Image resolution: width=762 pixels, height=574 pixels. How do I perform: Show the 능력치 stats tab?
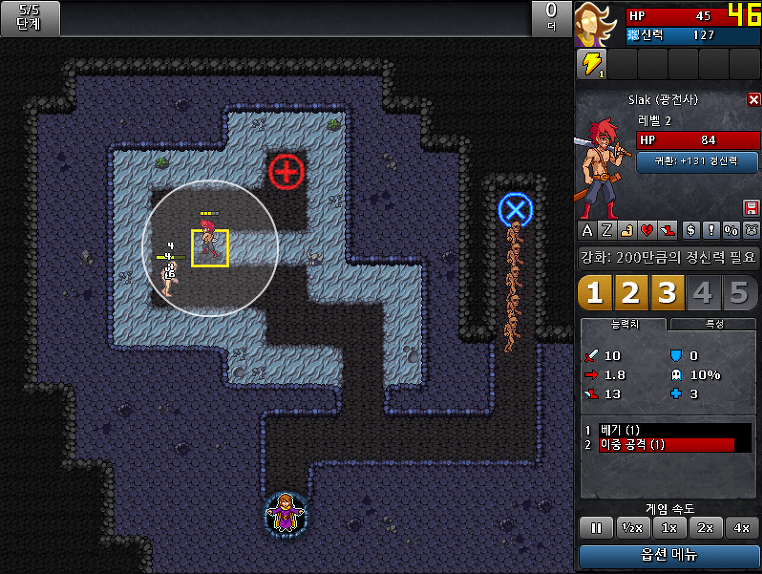(625, 324)
